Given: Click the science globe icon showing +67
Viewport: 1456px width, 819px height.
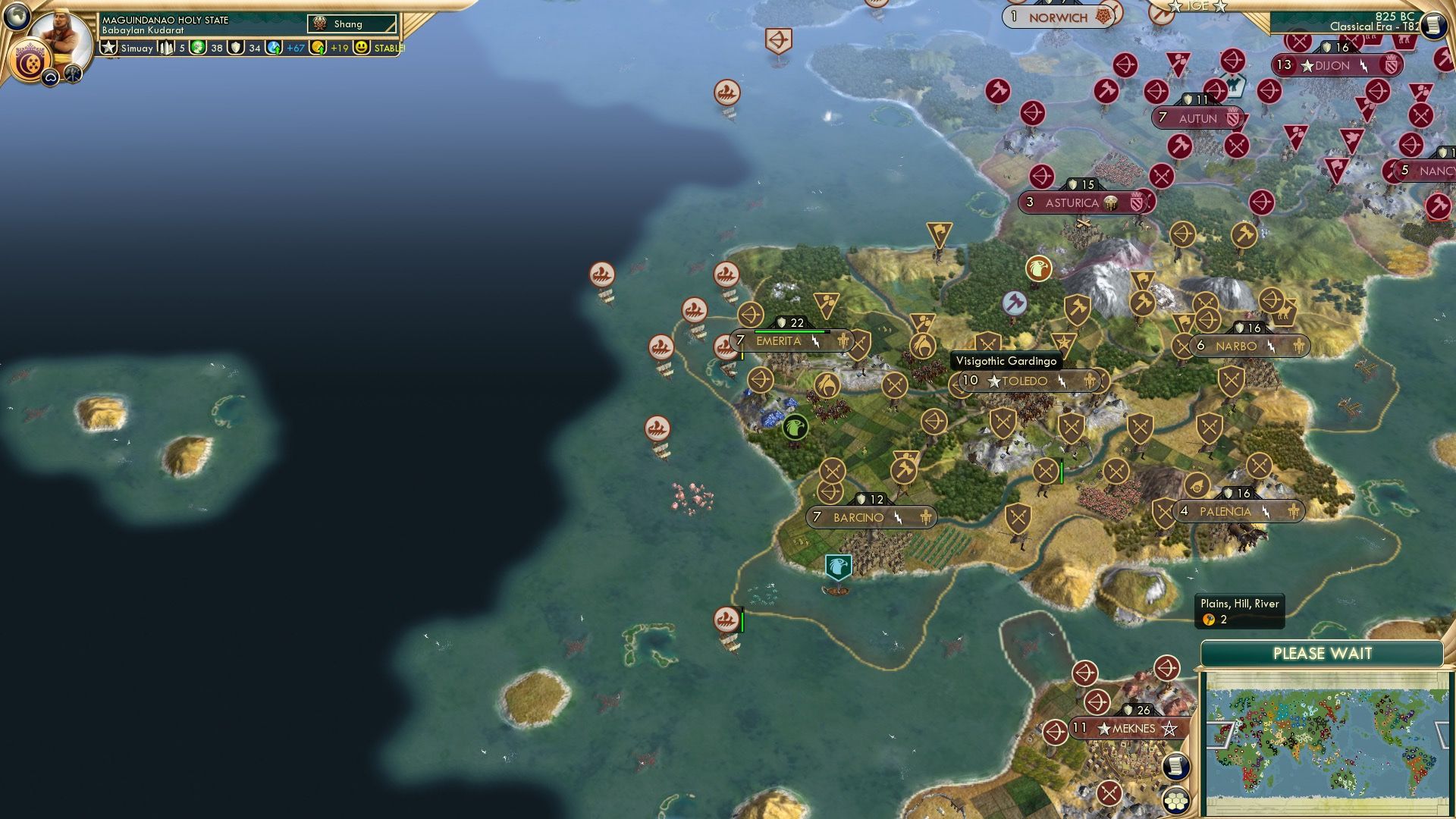Looking at the screenshot, I should point(272,47).
